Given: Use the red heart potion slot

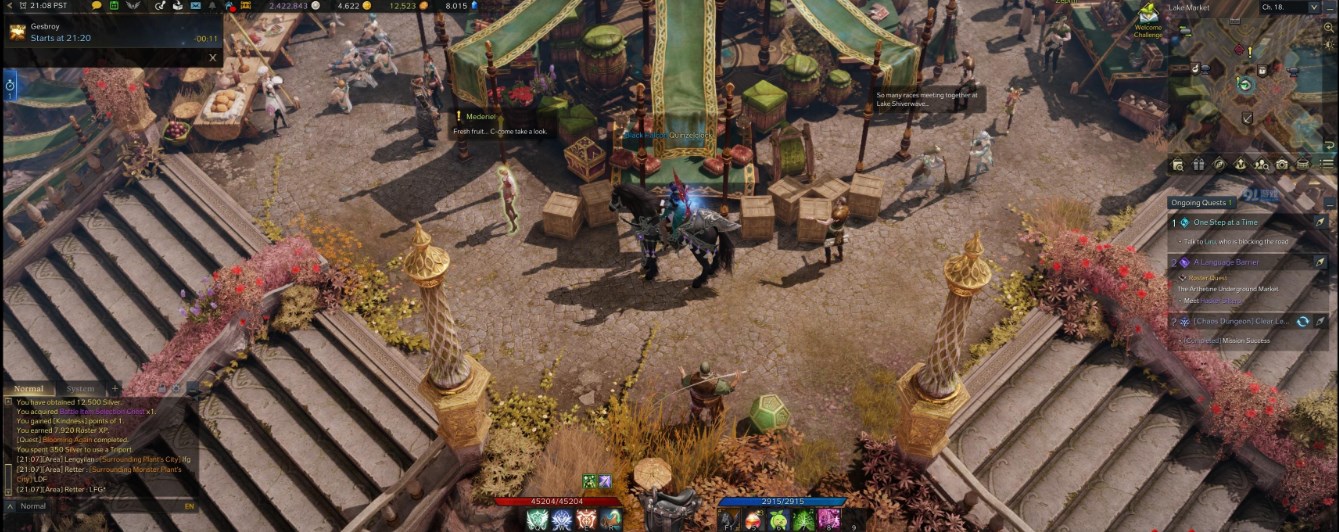Looking at the screenshot, I should (754, 519).
